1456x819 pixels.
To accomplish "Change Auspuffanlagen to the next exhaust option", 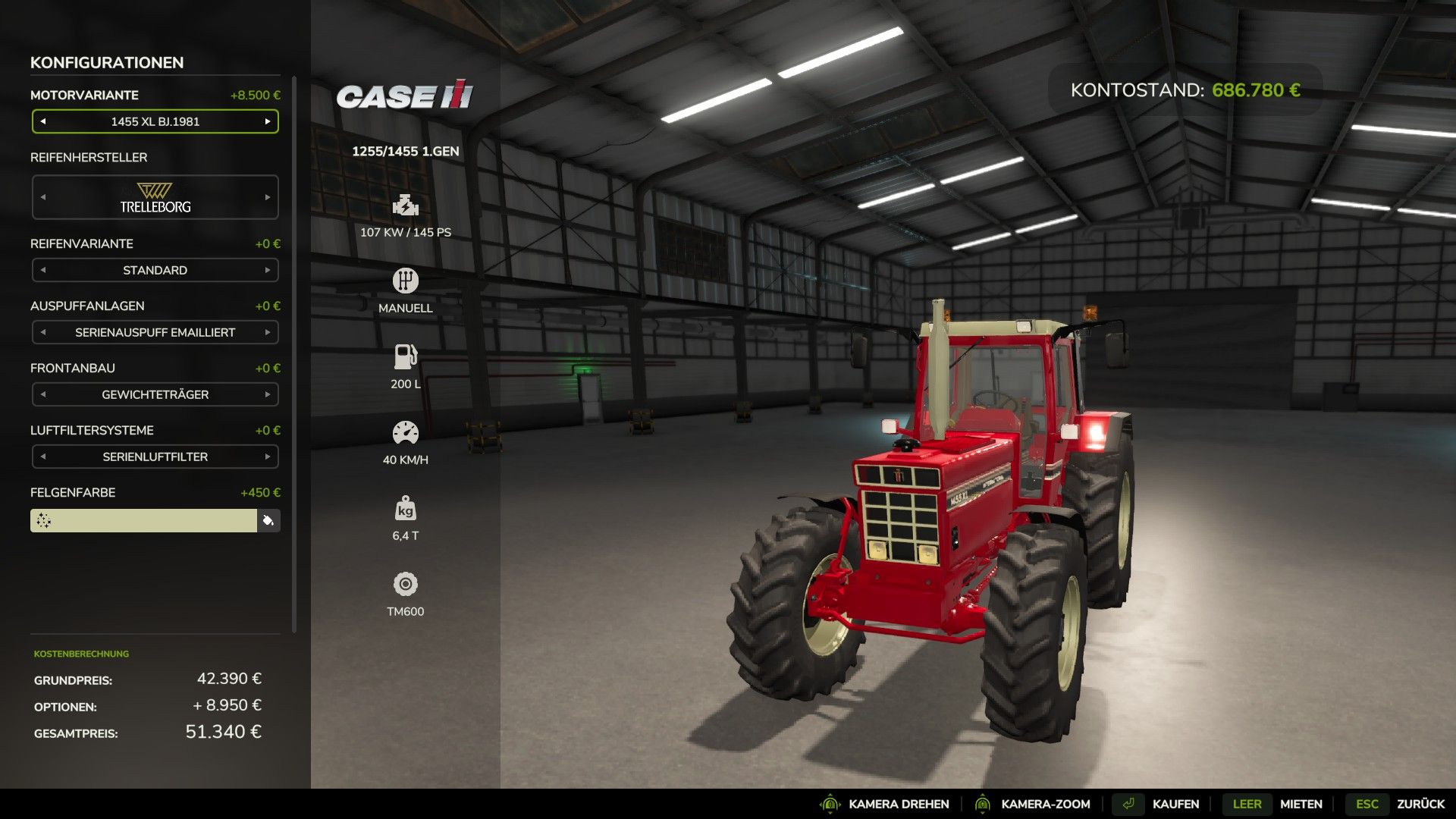I will [268, 332].
